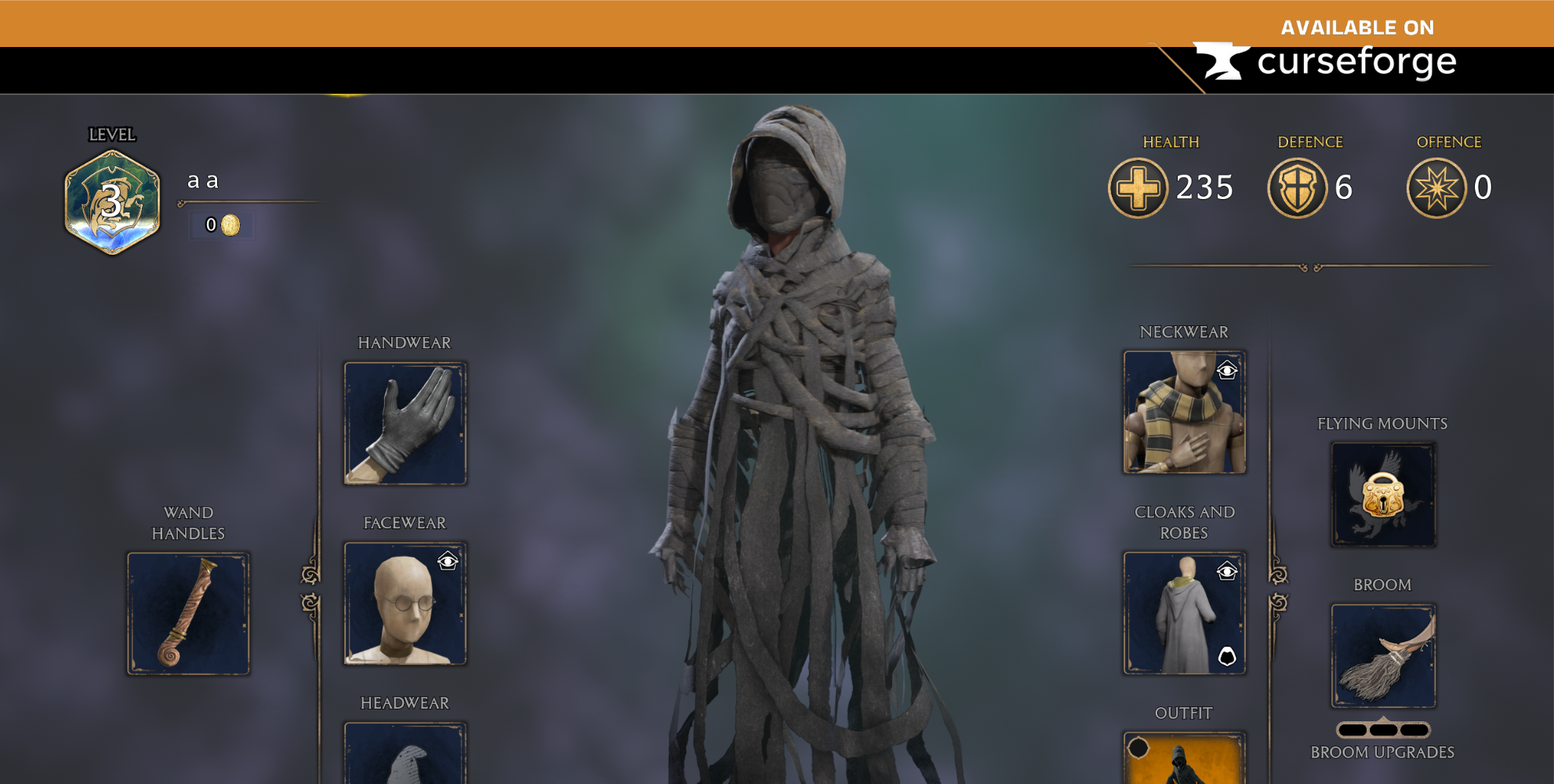
Task: Click the Broom Upgrades pip indicator
Action: [1382, 729]
